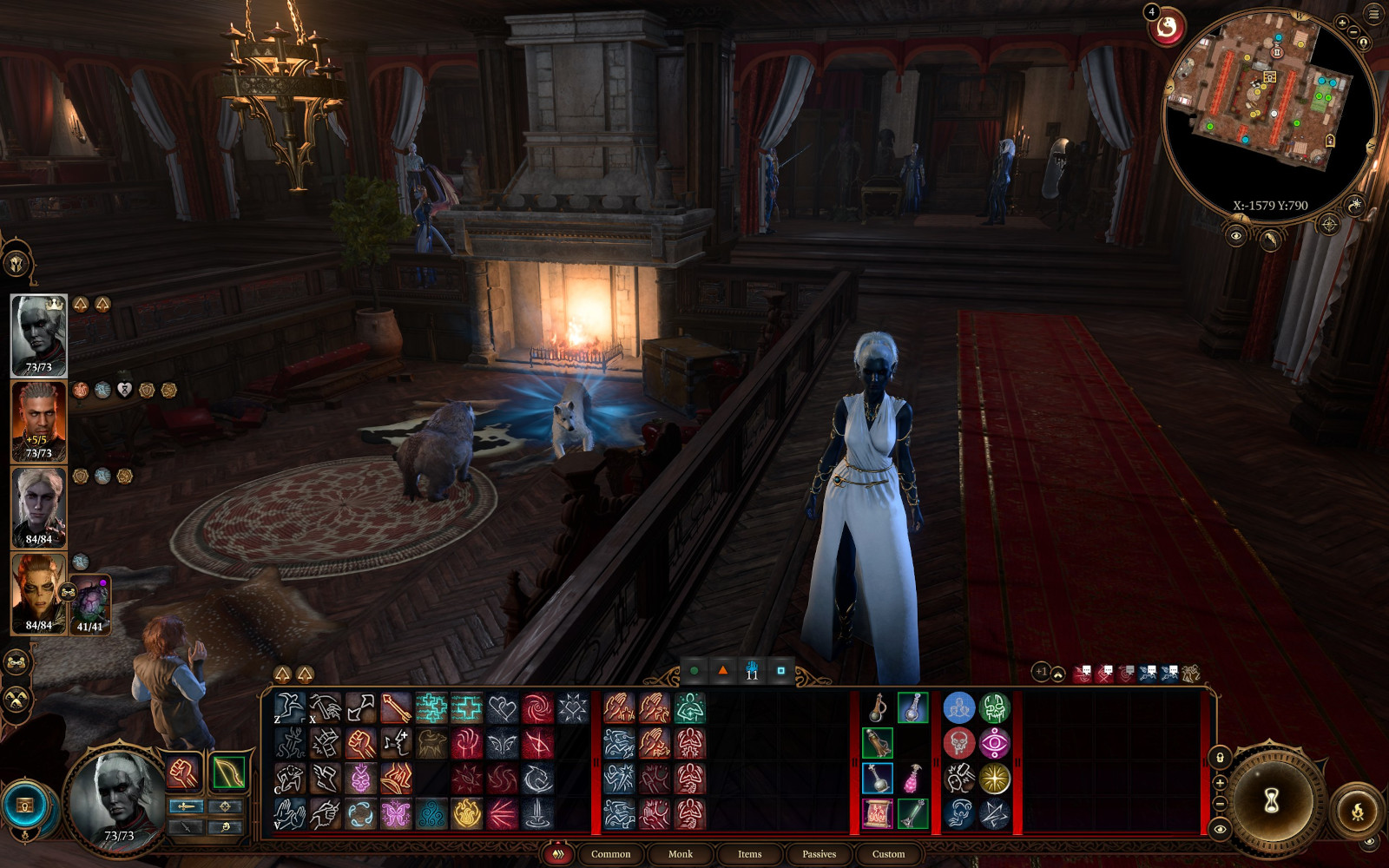Choose the white-haired companion portrait with 84 health
Viewport: 1389px width, 868px height.
click(38, 507)
